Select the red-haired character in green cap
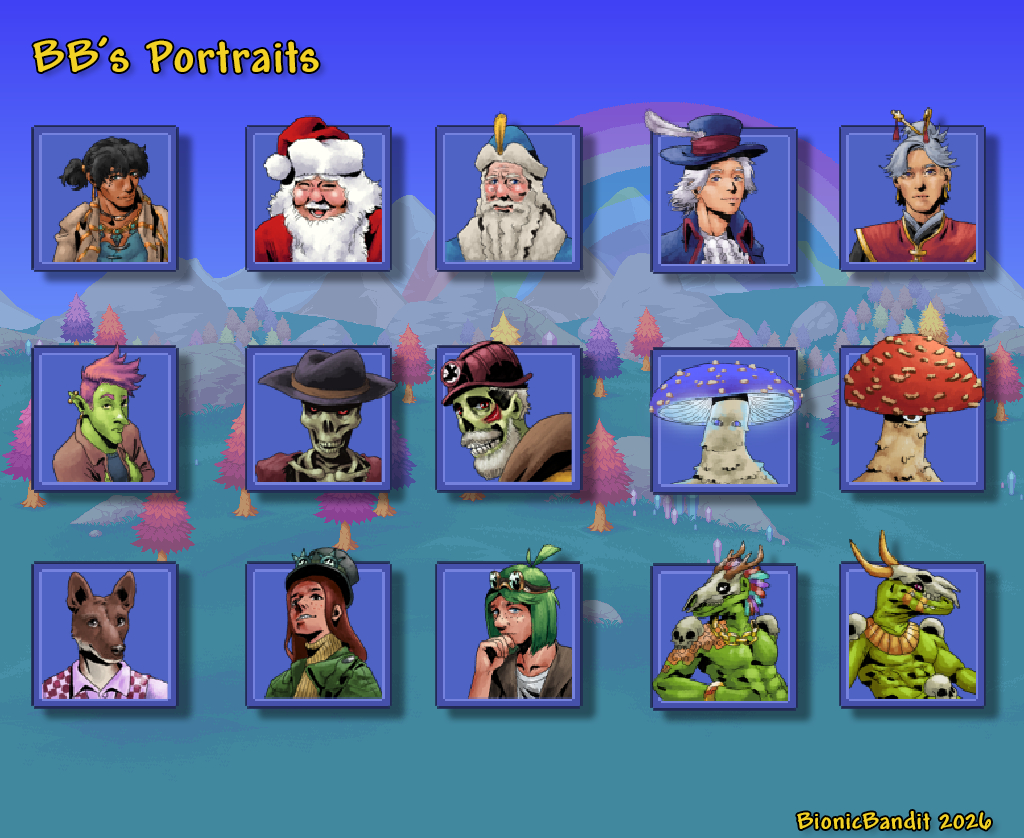 318,634
